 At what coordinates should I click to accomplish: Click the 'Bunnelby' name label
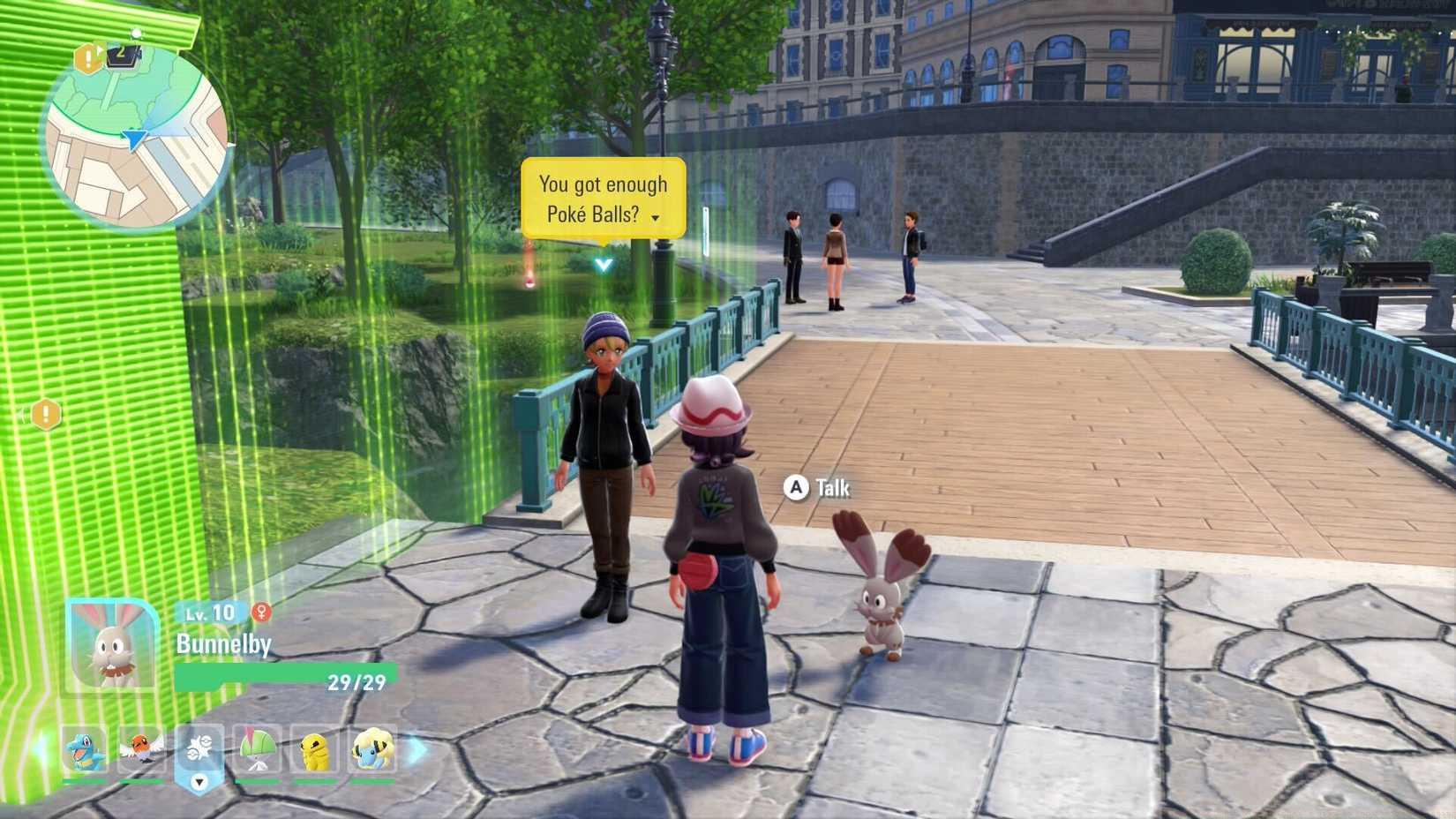[x=223, y=643]
